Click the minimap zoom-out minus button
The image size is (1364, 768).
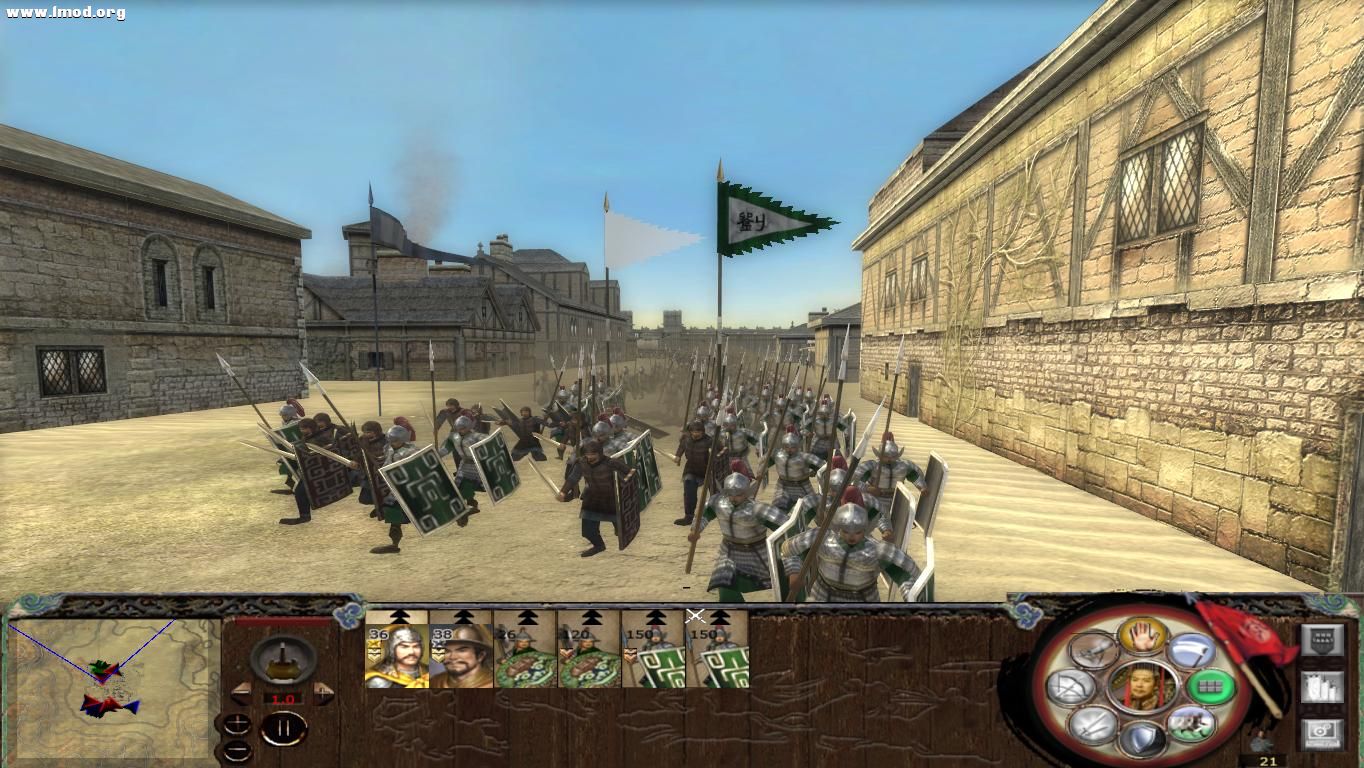[237, 748]
